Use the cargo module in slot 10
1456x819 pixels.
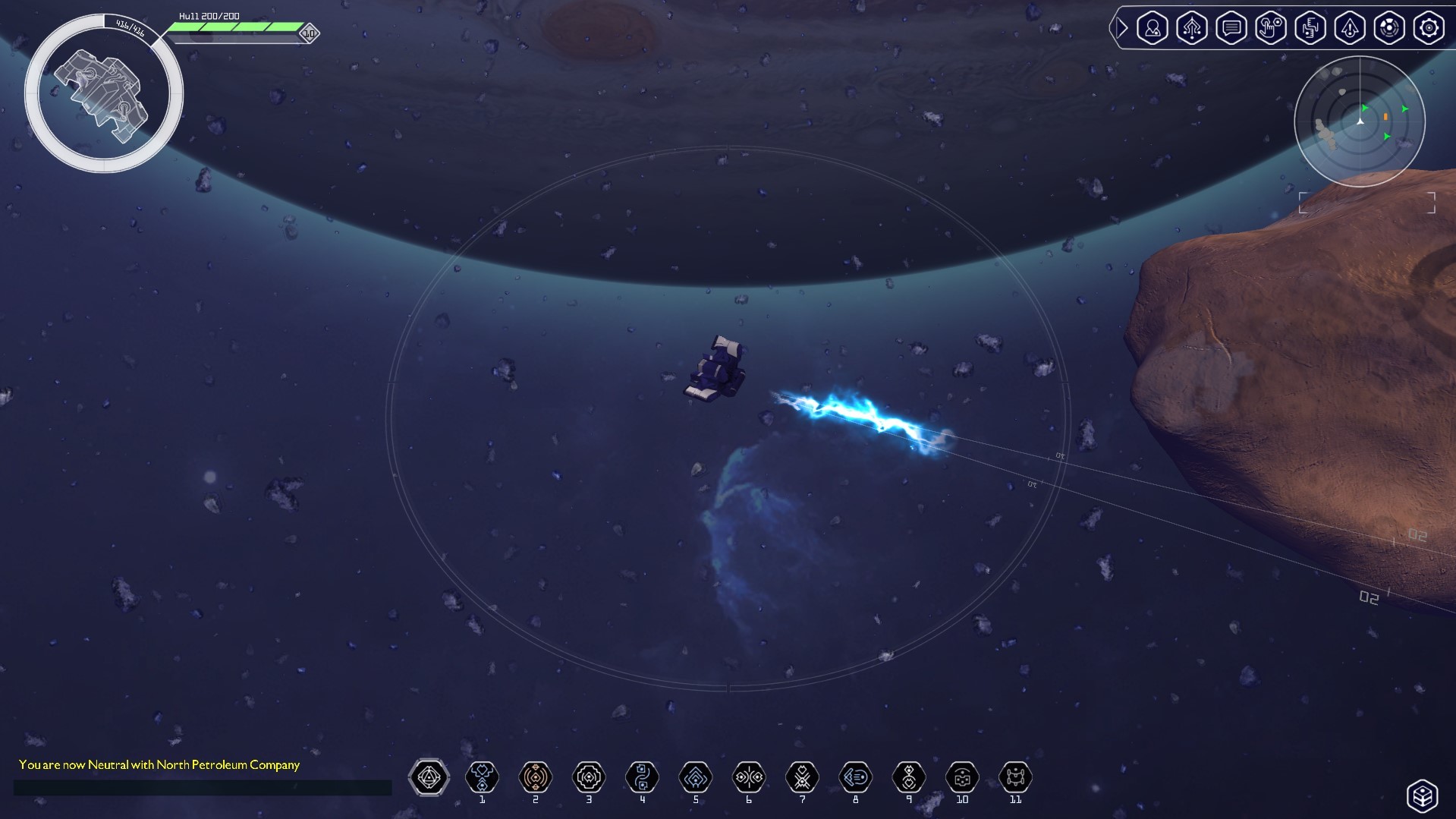click(x=961, y=777)
